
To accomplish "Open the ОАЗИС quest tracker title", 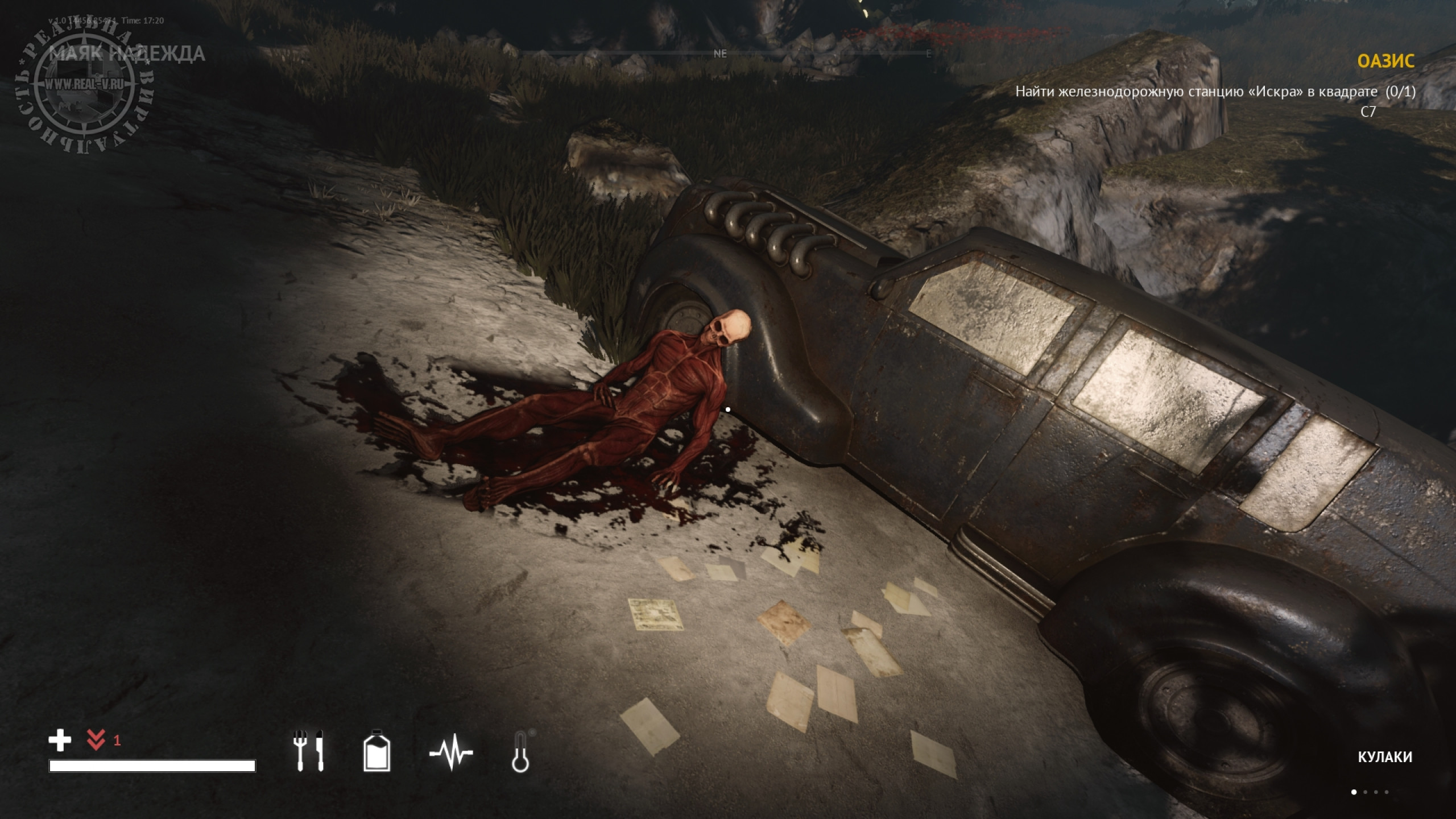I will coord(1385,61).
